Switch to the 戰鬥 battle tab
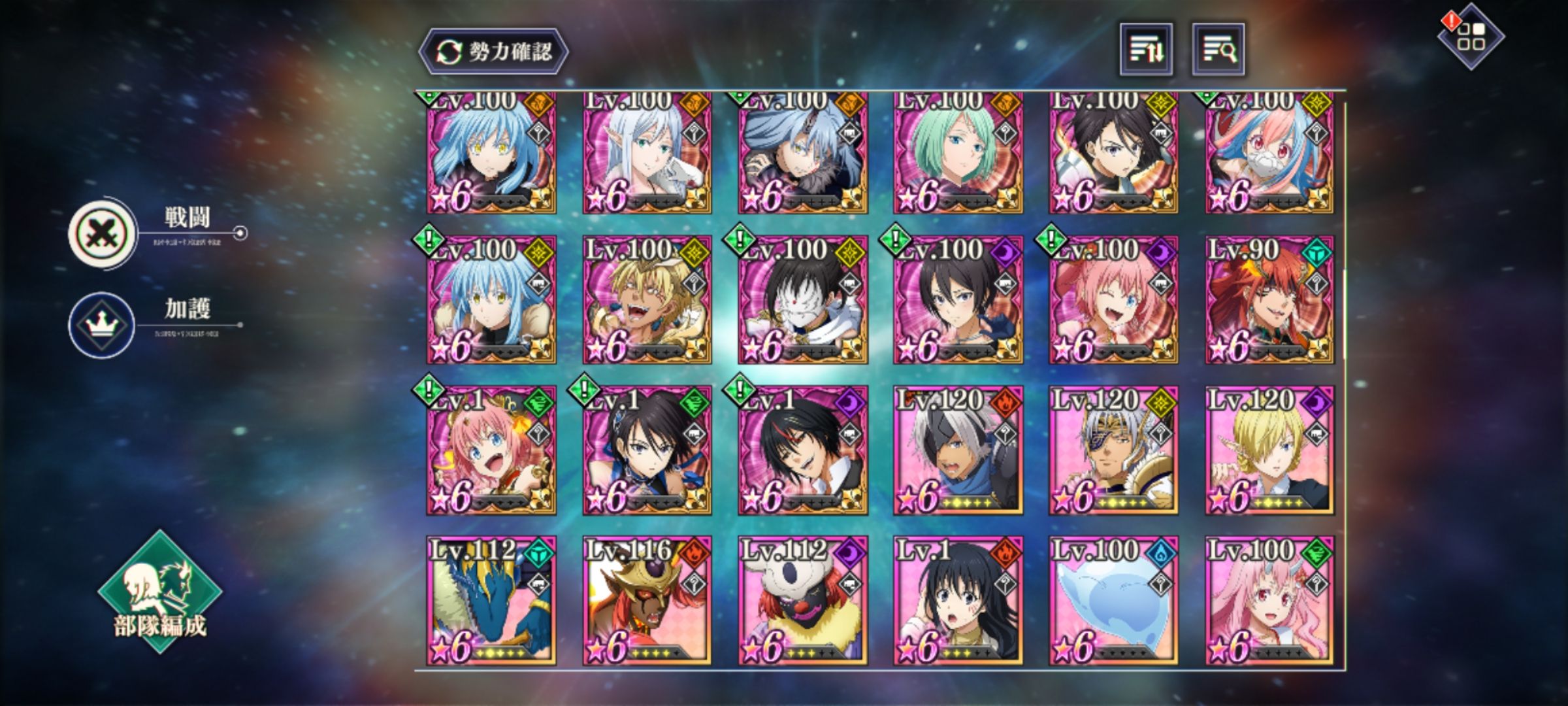Image resolution: width=1568 pixels, height=706 pixels. coord(103,233)
